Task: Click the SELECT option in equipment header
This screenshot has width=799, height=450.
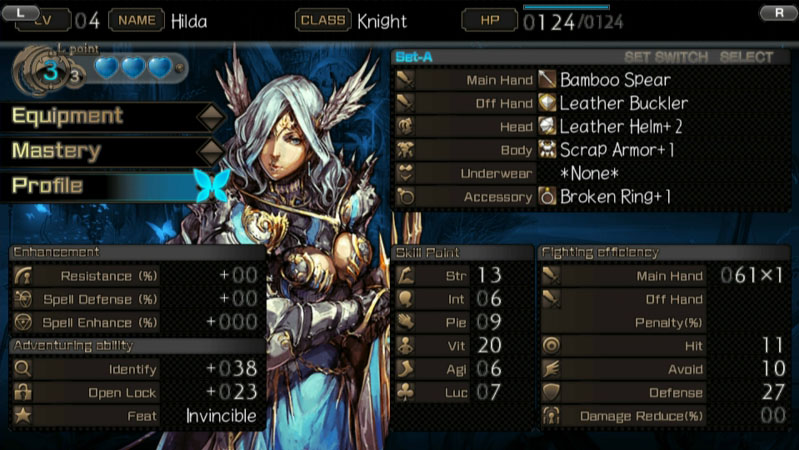Action: (x=746, y=57)
